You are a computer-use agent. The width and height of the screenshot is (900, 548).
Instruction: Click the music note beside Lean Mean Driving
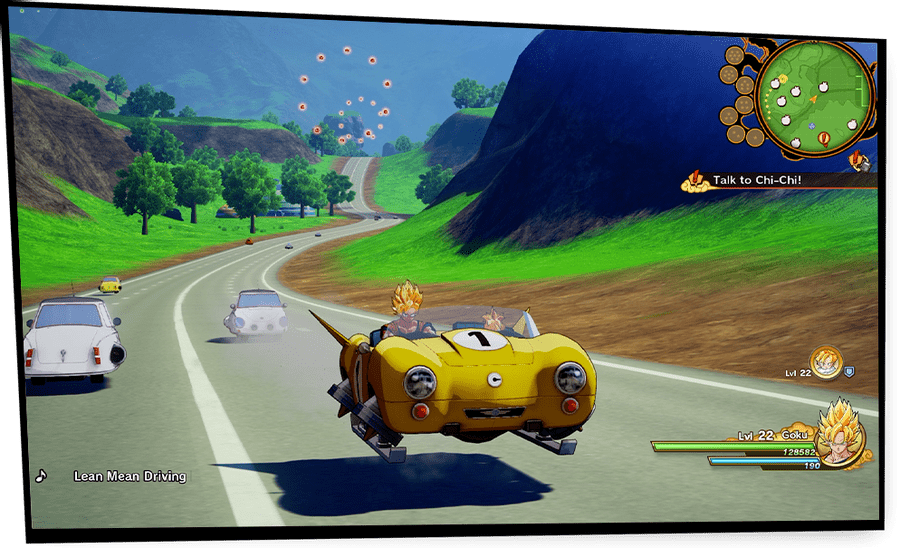coord(41,476)
